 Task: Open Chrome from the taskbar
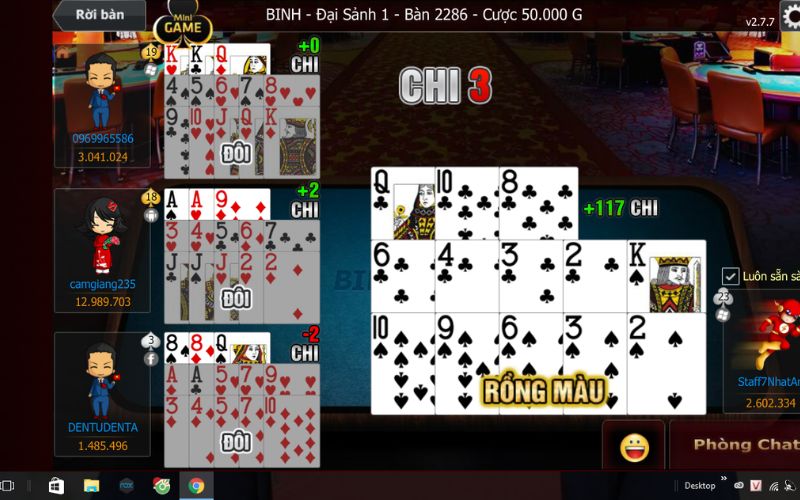point(196,486)
